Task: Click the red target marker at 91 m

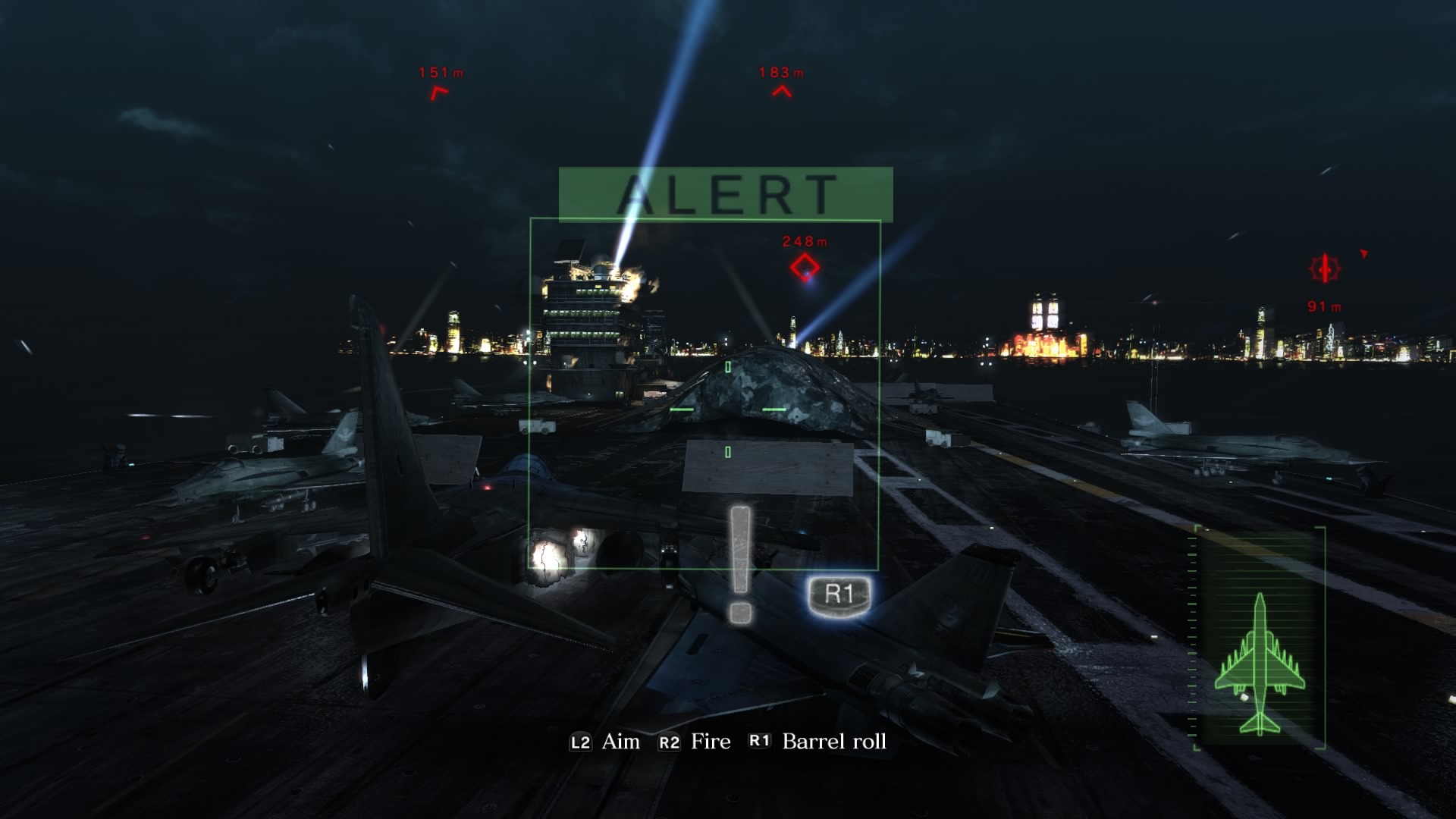Action: point(1325,268)
